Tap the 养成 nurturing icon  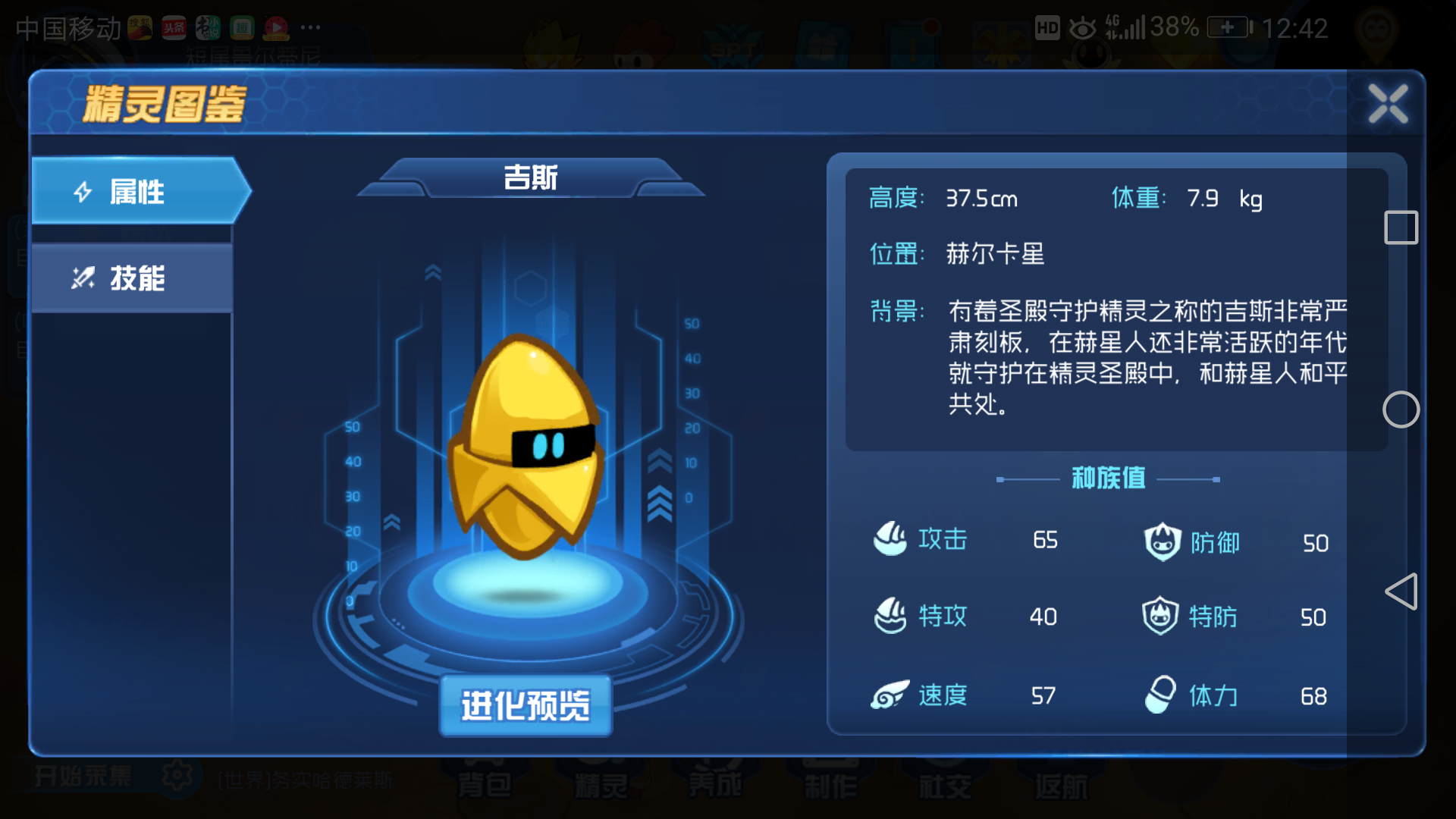(717, 781)
